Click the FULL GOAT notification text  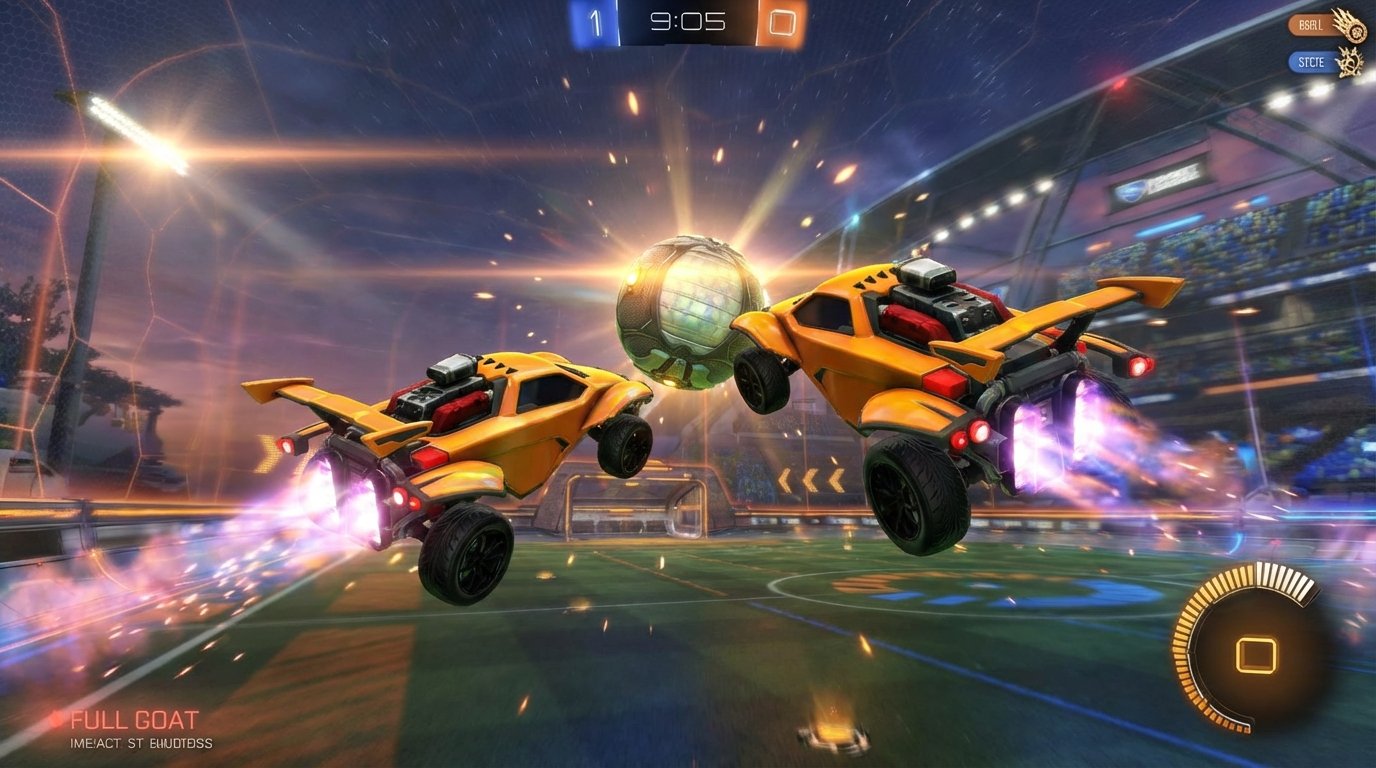[135, 719]
